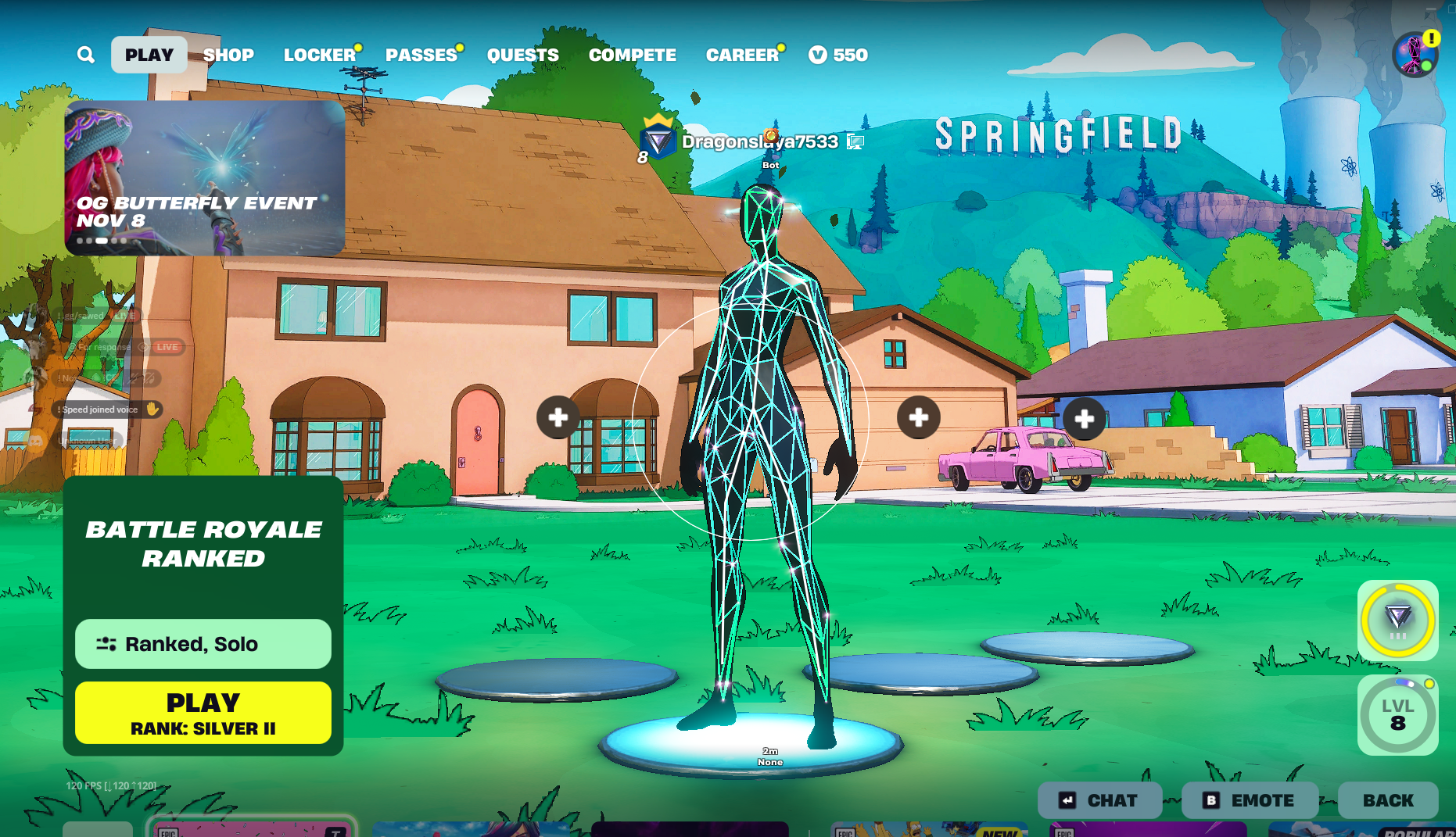Open the Battle Royale Ranked mode card

tap(203, 544)
